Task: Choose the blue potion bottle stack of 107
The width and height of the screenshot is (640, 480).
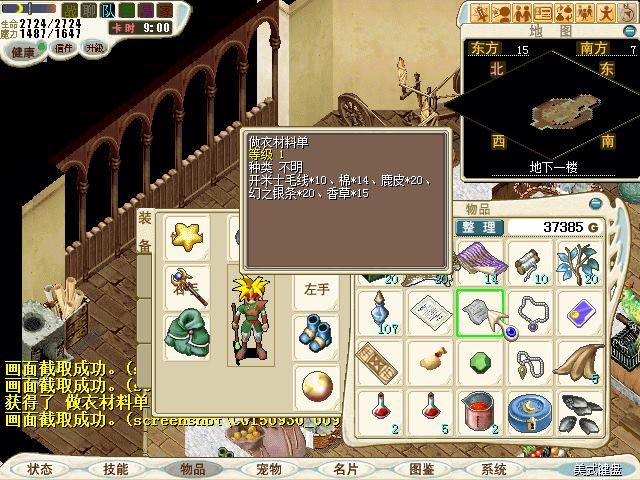Action: click(381, 313)
